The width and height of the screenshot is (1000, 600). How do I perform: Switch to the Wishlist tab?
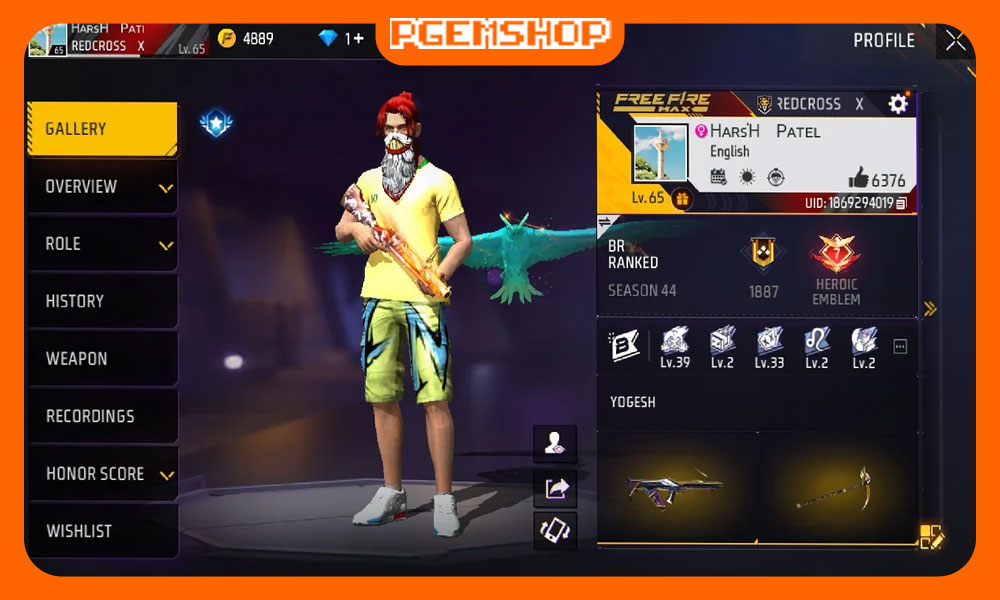[101, 531]
